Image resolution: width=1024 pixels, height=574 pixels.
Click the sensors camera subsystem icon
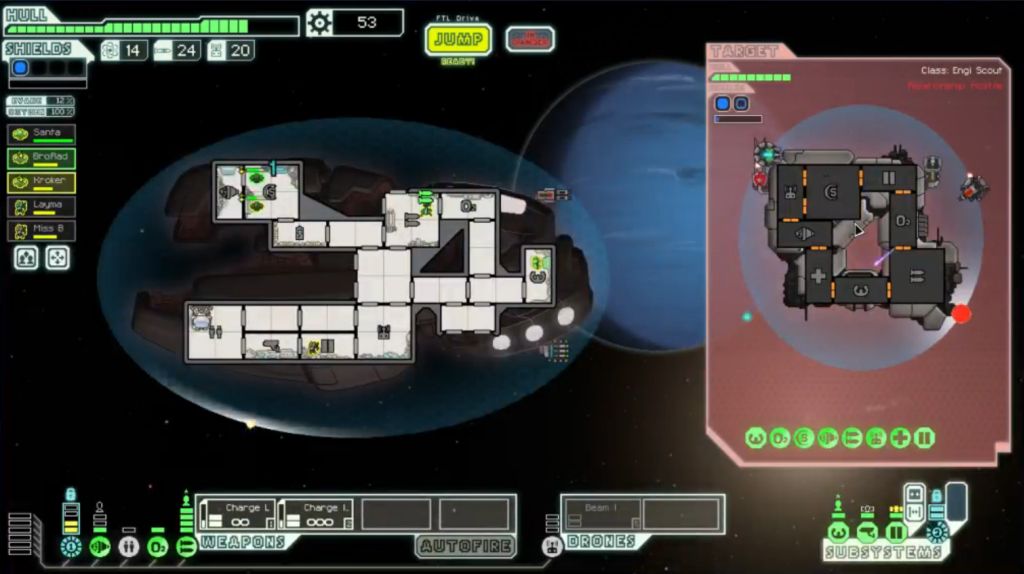(x=867, y=532)
